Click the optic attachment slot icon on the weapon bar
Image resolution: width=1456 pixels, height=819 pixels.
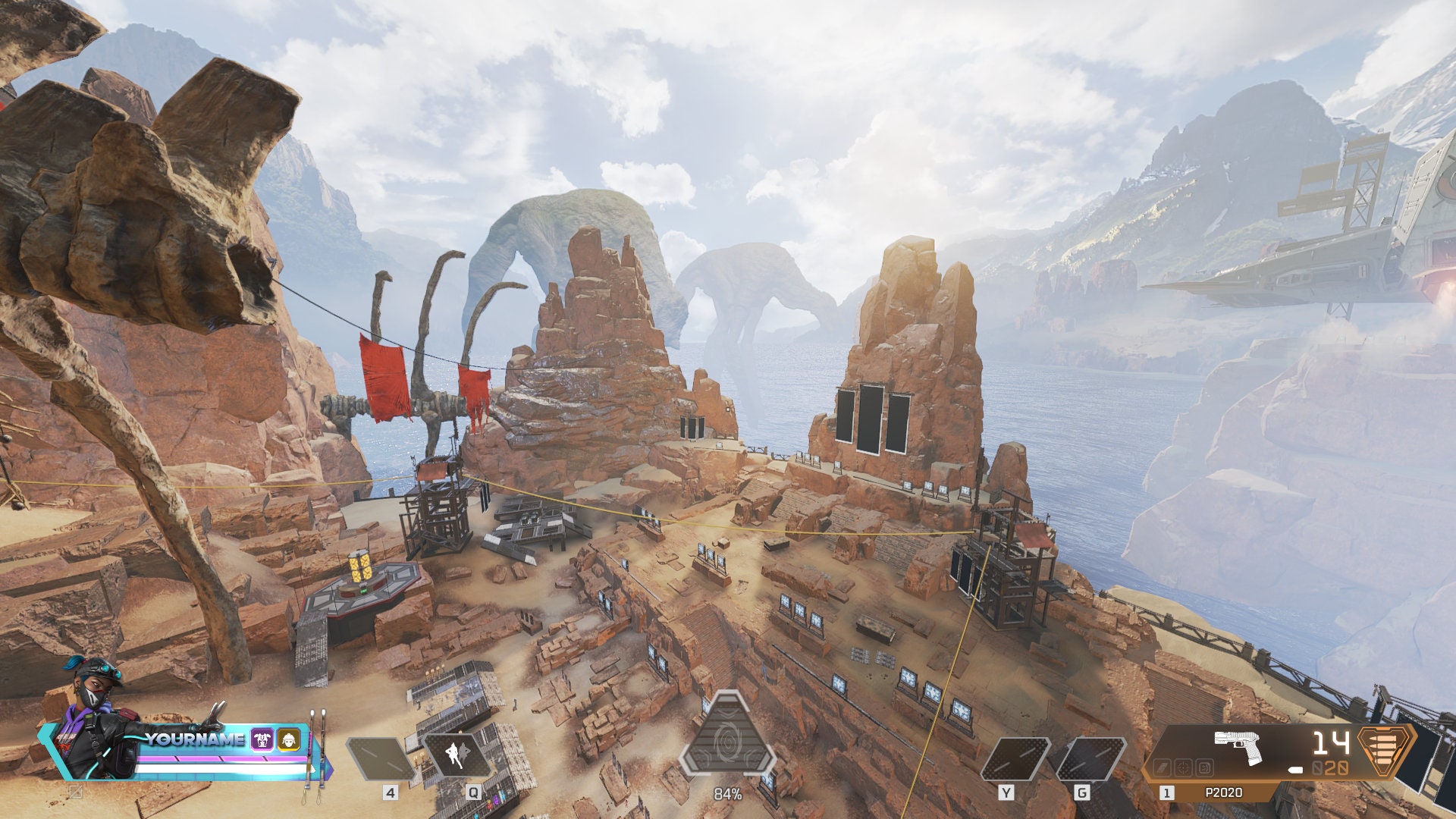pyautogui.click(x=1183, y=767)
